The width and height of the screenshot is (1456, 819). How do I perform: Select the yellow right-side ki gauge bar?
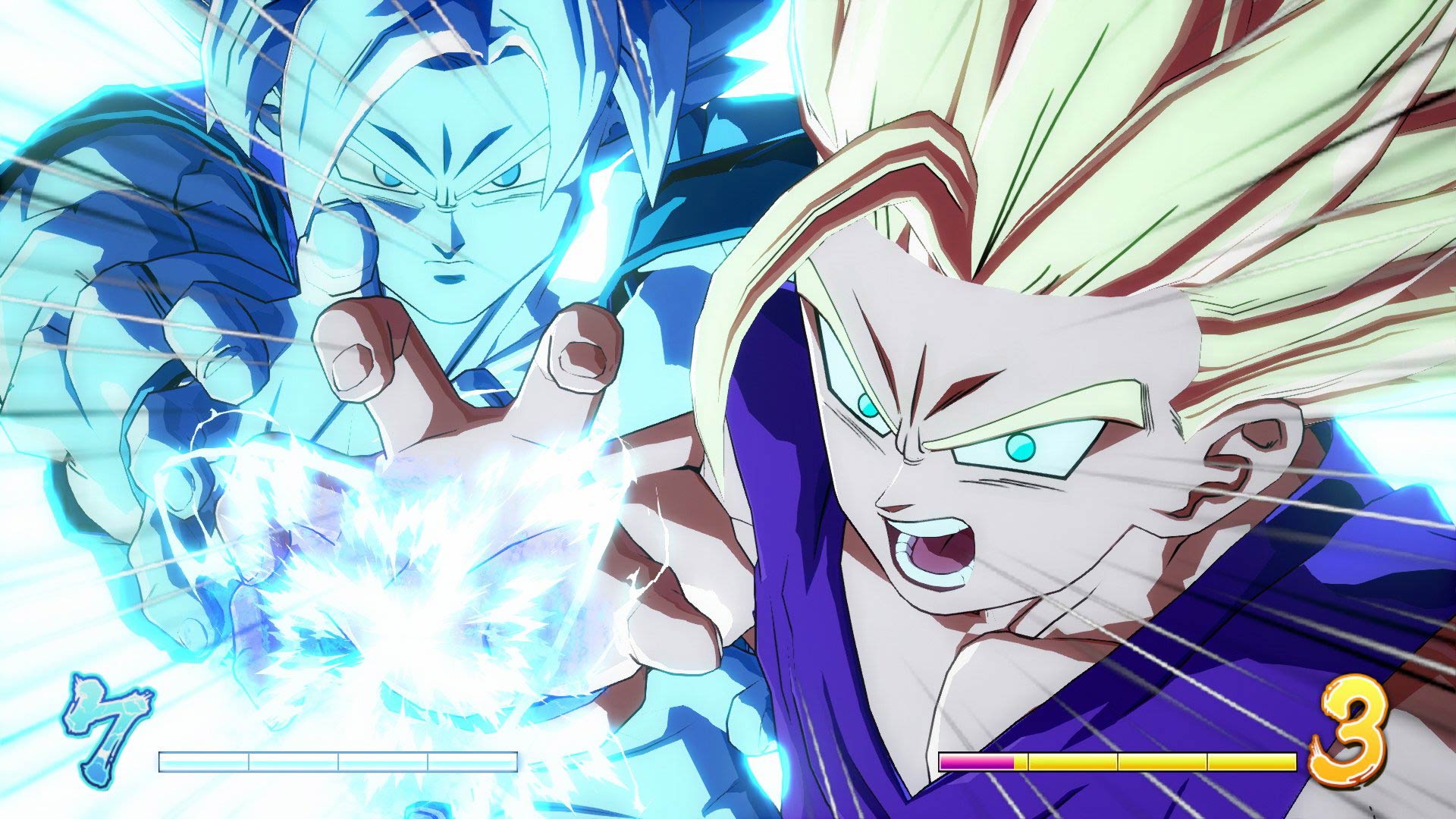[x=1160, y=761]
